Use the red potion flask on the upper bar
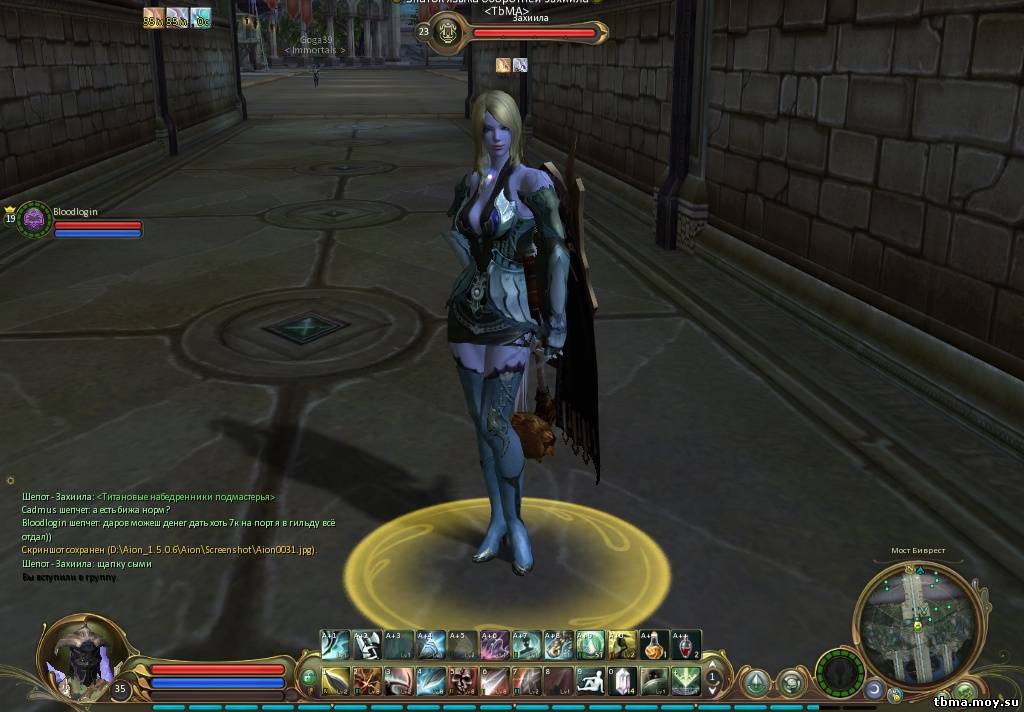Image resolution: width=1024 pixels, height=712 pixels. pos(685,645)
